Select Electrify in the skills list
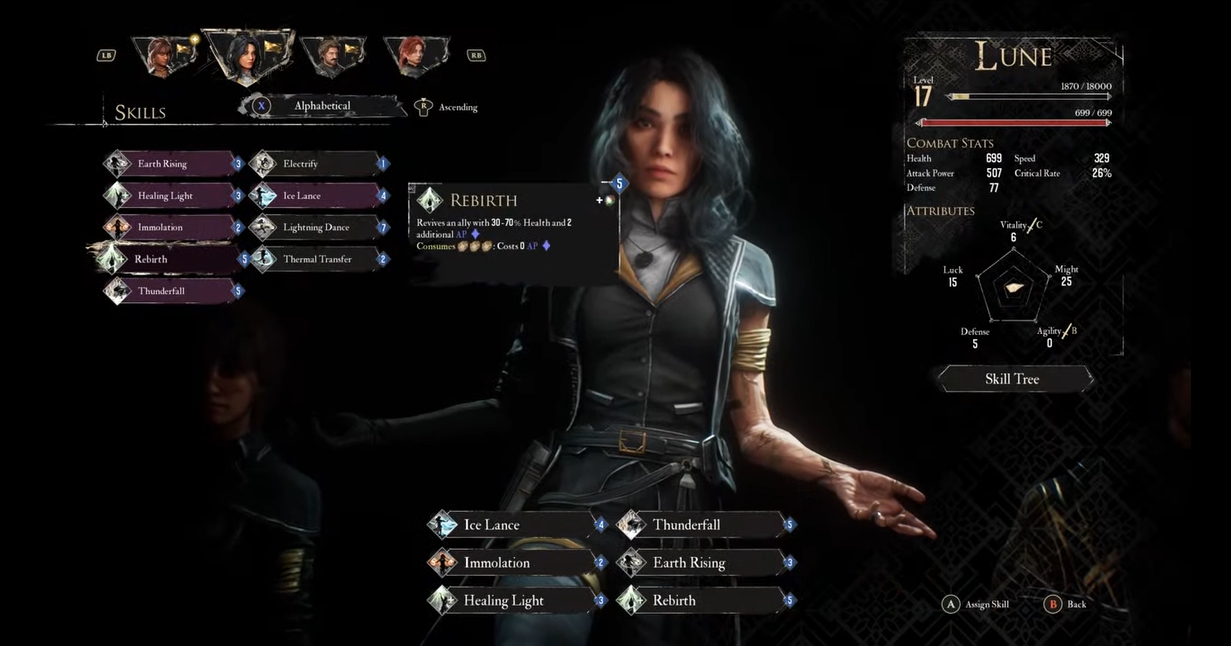This screenshot has height=646, width=1231. tap(314, 164)
